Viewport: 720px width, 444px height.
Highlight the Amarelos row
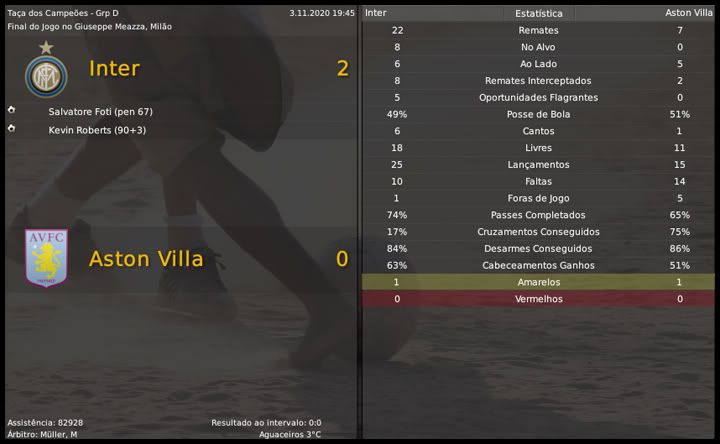coord(538,283)
